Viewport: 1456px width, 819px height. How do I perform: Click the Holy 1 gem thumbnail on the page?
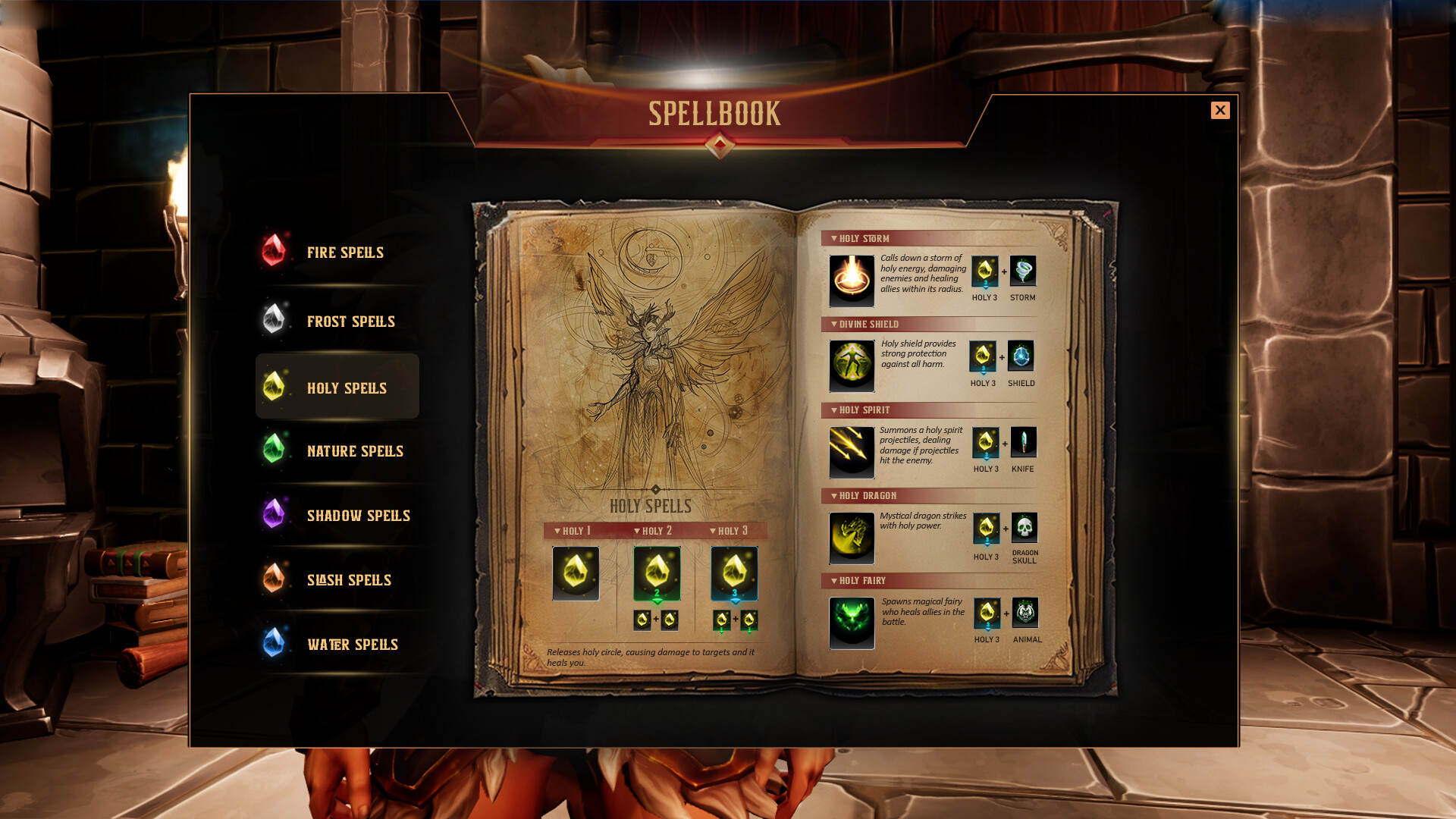(x=575, y=574)
